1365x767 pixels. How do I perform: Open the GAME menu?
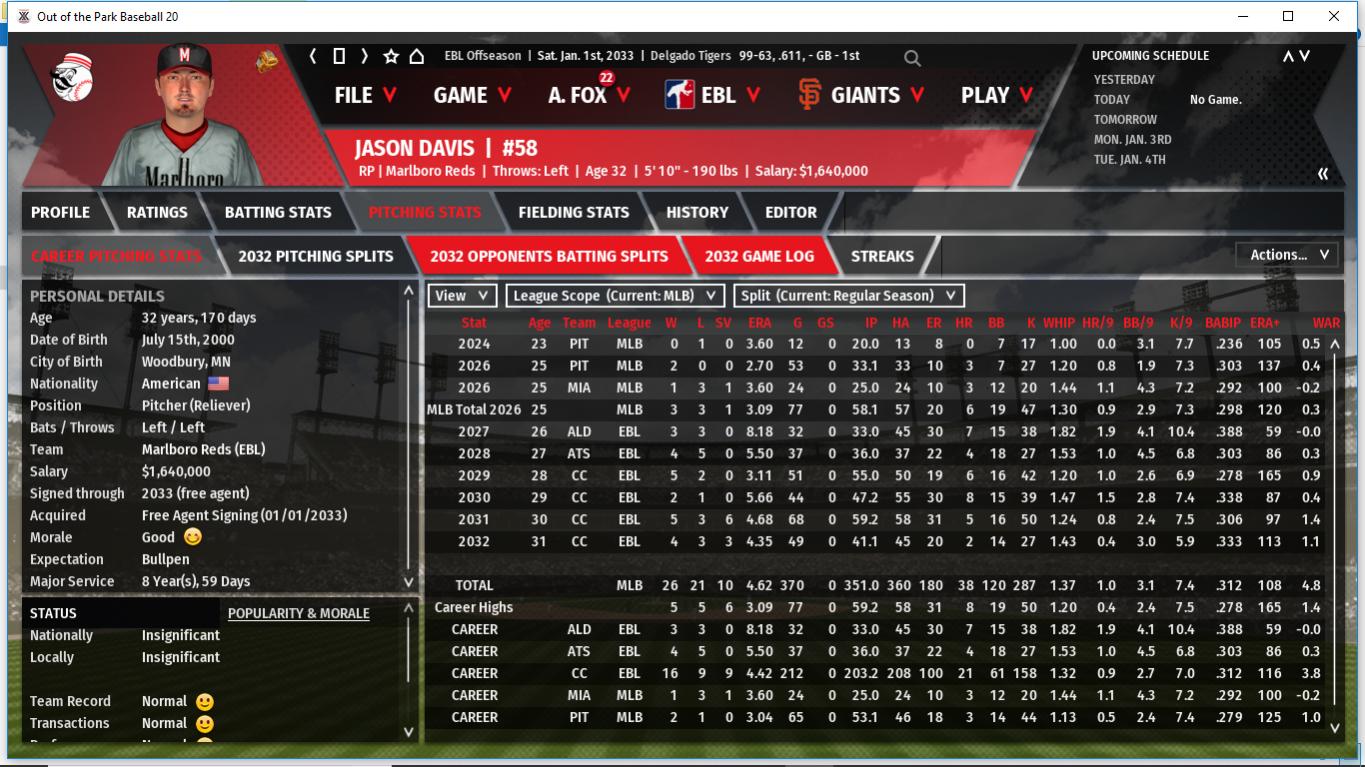pos(472,95)
